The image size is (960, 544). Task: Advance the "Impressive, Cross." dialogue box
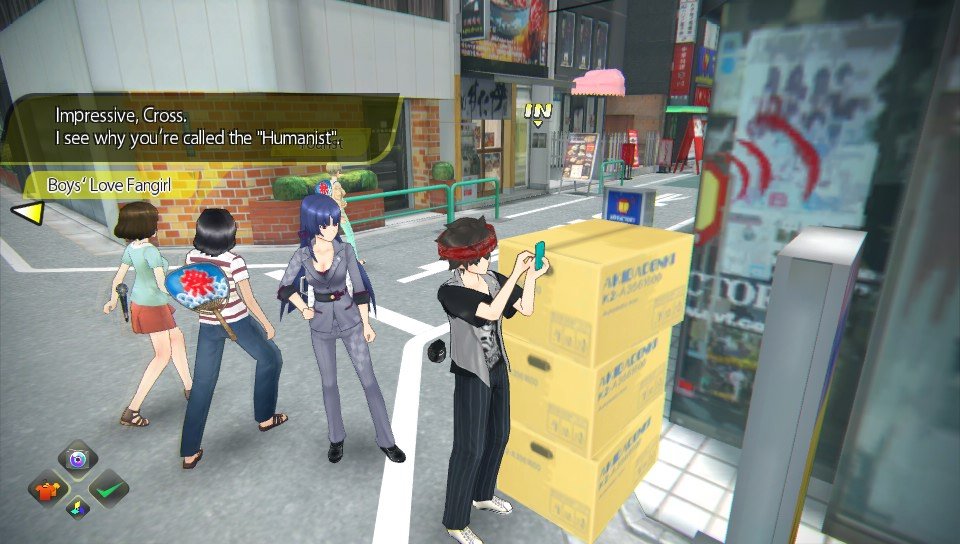(x=200, y=127)
